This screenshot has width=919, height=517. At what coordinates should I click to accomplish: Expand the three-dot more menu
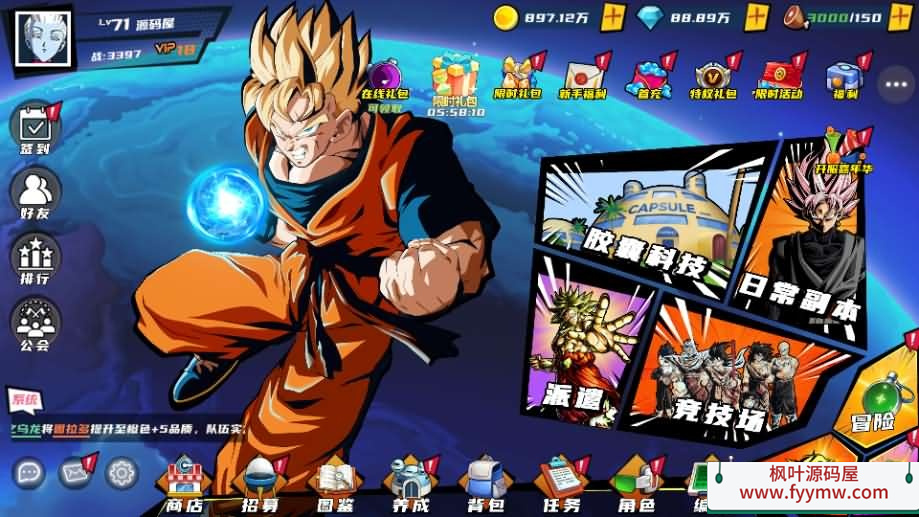(x=896, y=85)
